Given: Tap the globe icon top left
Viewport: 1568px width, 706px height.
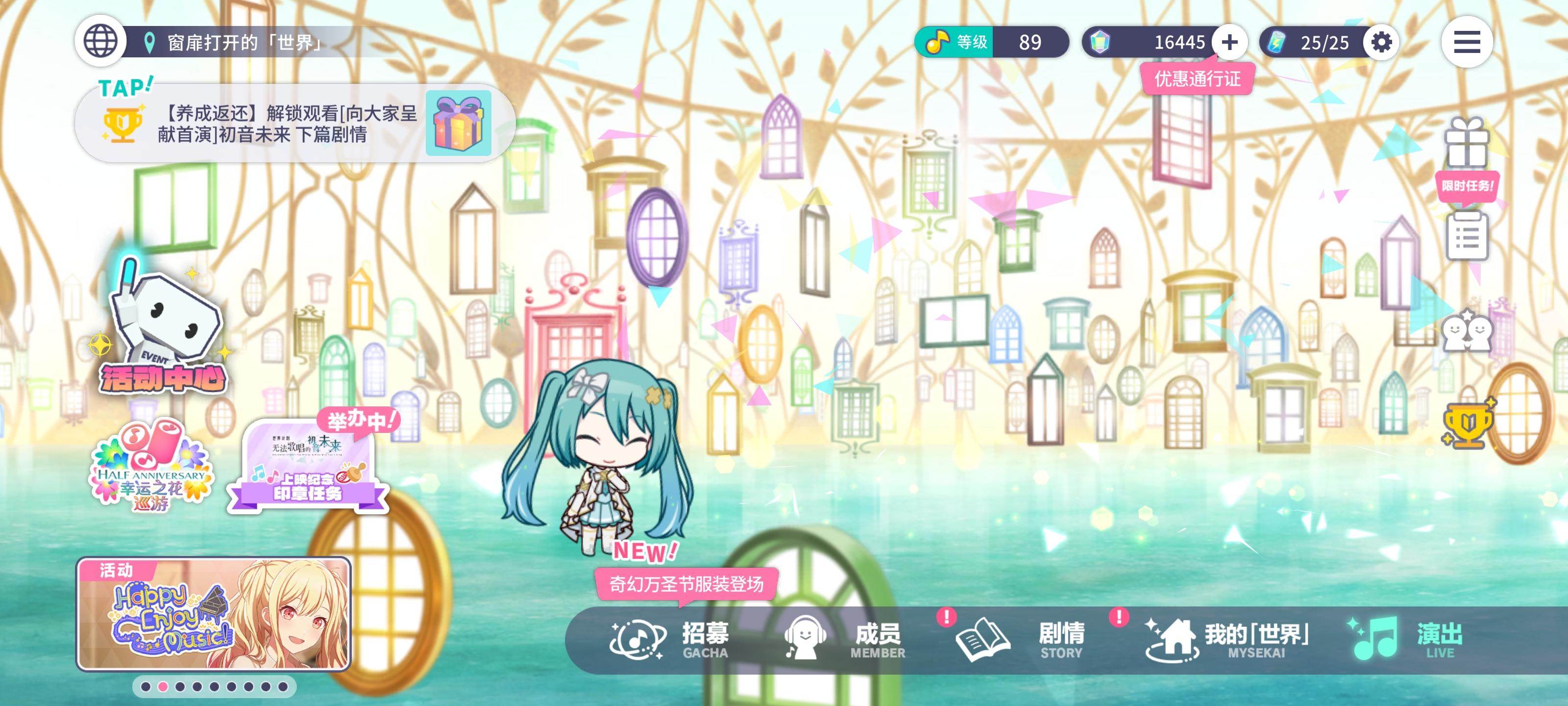Looking at the screenshot, I should tap(99, 43).
